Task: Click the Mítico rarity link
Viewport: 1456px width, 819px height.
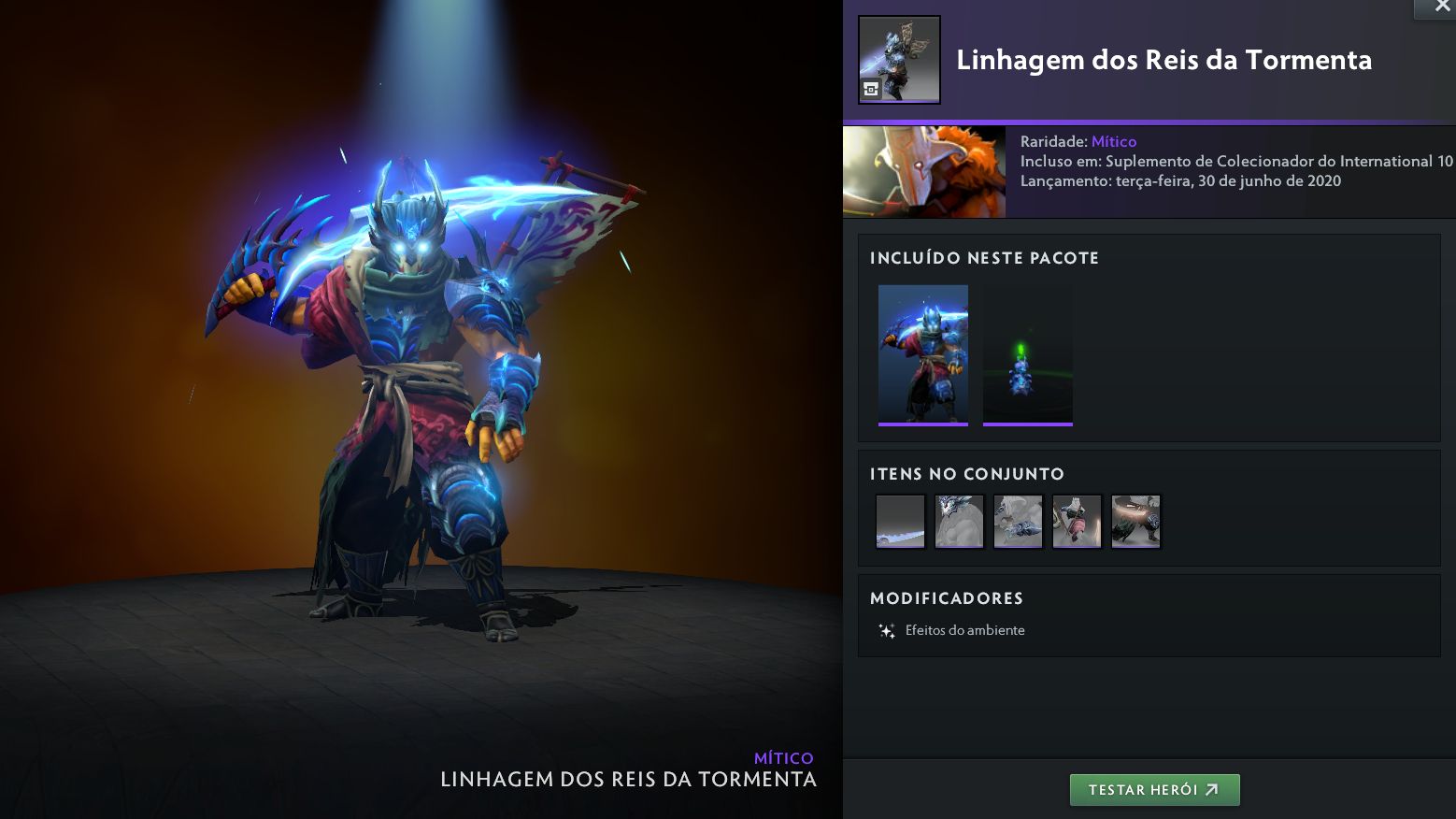Action: click(1114, 141)
